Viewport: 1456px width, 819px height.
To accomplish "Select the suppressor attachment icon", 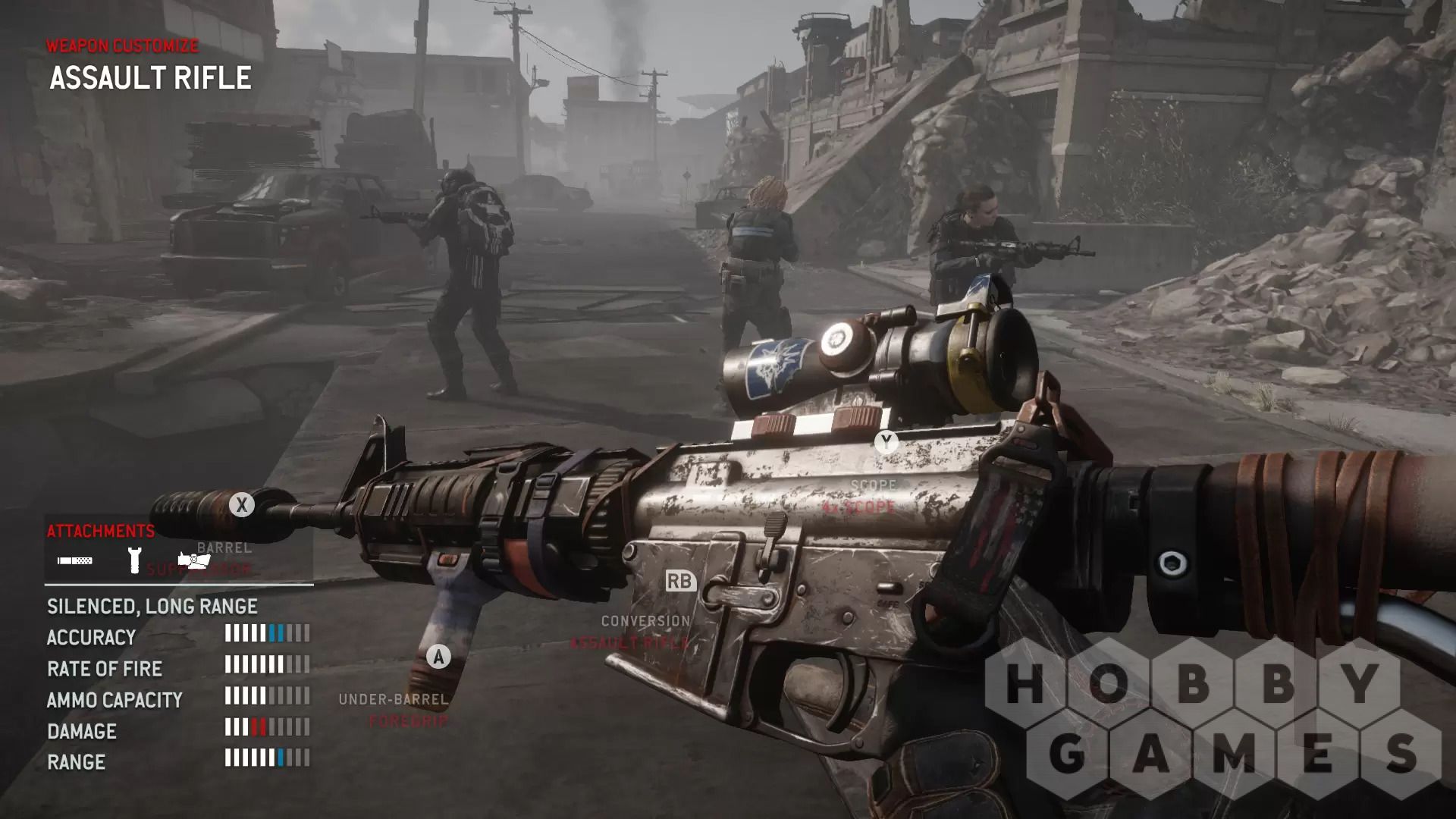I will 75,561.
